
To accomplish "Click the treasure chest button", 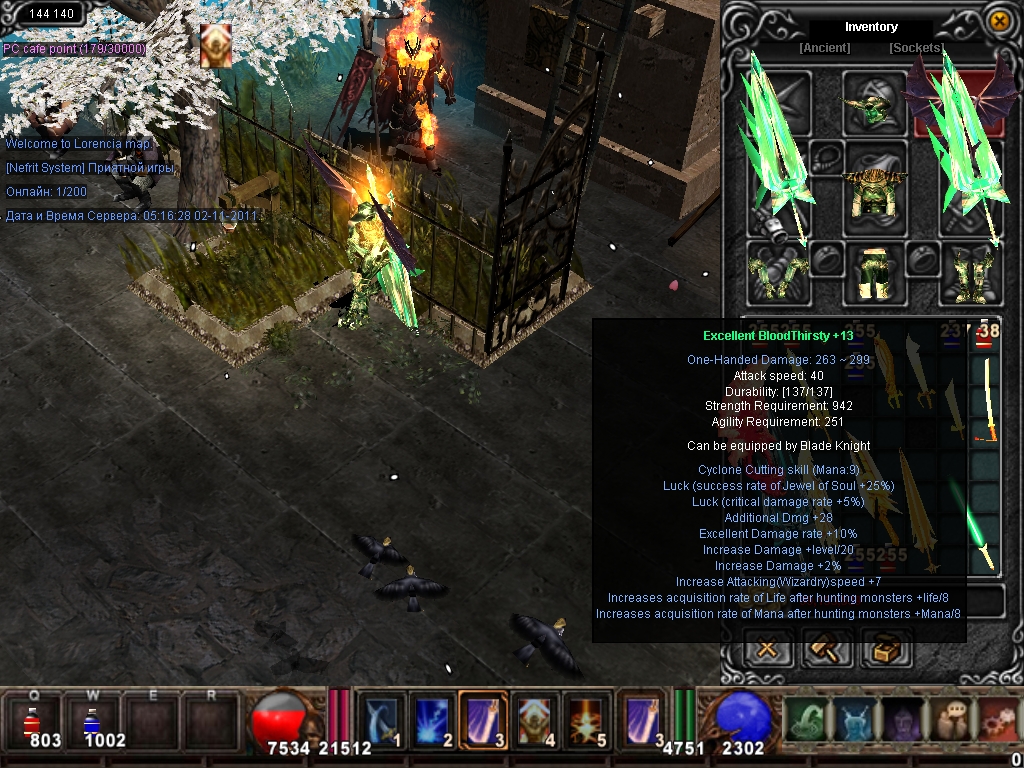I will 887,650.
